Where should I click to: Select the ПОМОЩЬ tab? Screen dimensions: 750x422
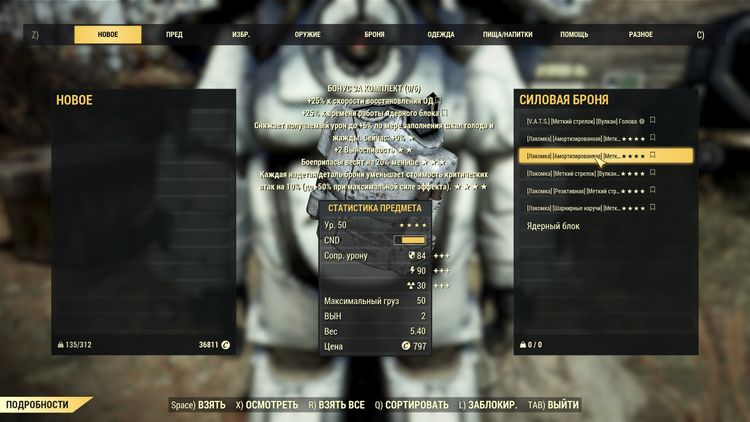click(574, 34)
